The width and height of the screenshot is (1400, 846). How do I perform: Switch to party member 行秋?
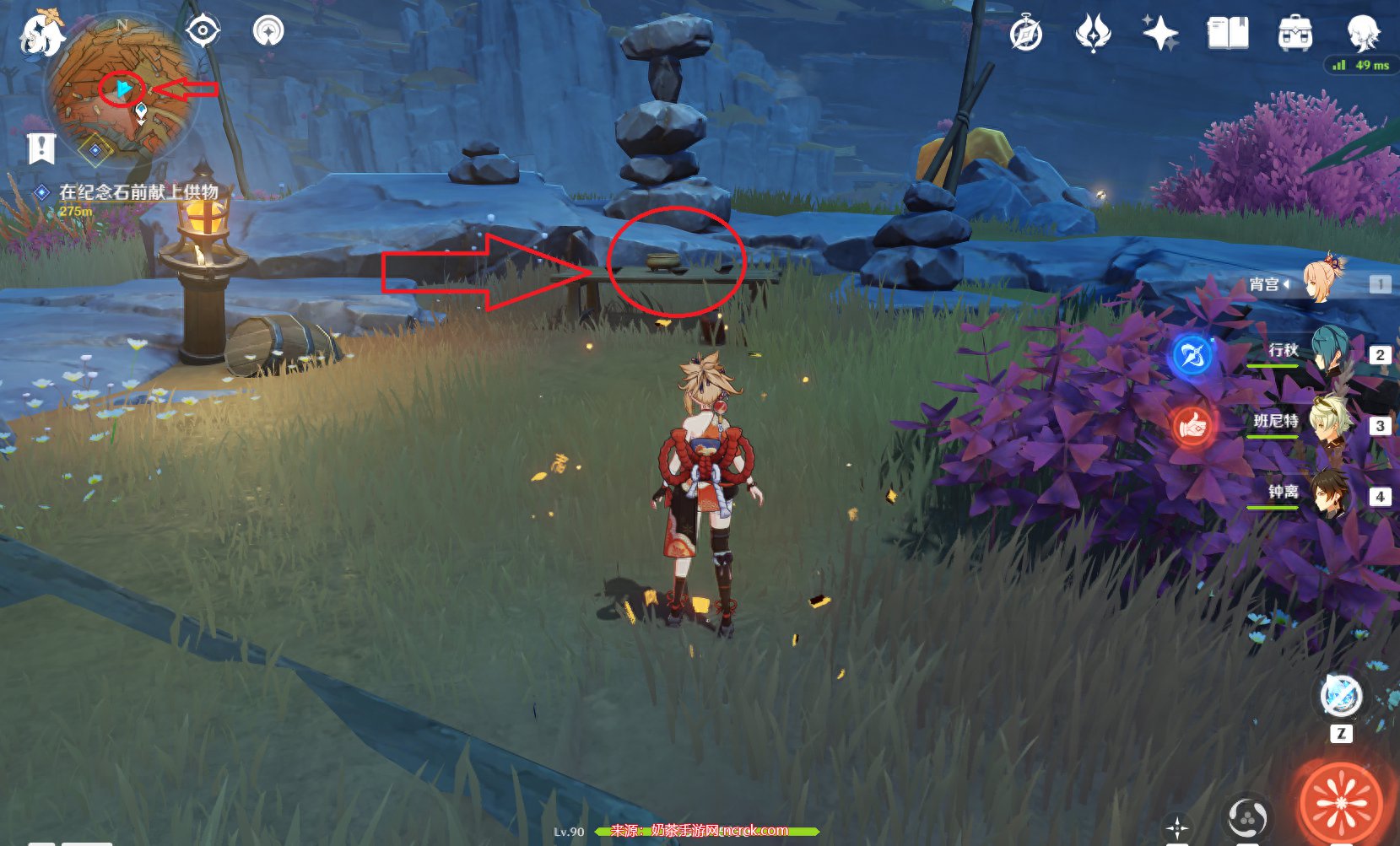click(1329, 353)
